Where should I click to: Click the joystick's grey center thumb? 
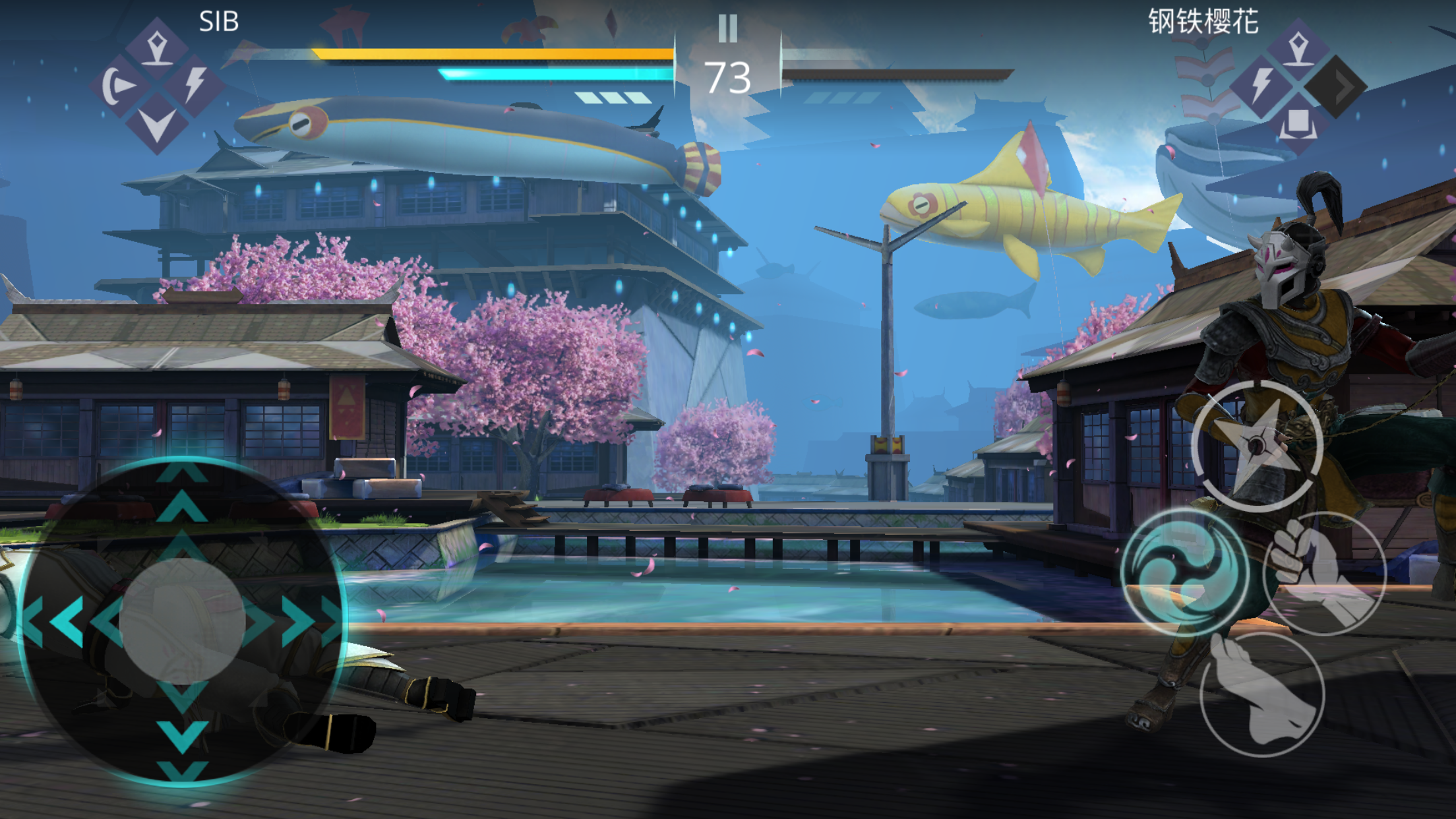183,621
